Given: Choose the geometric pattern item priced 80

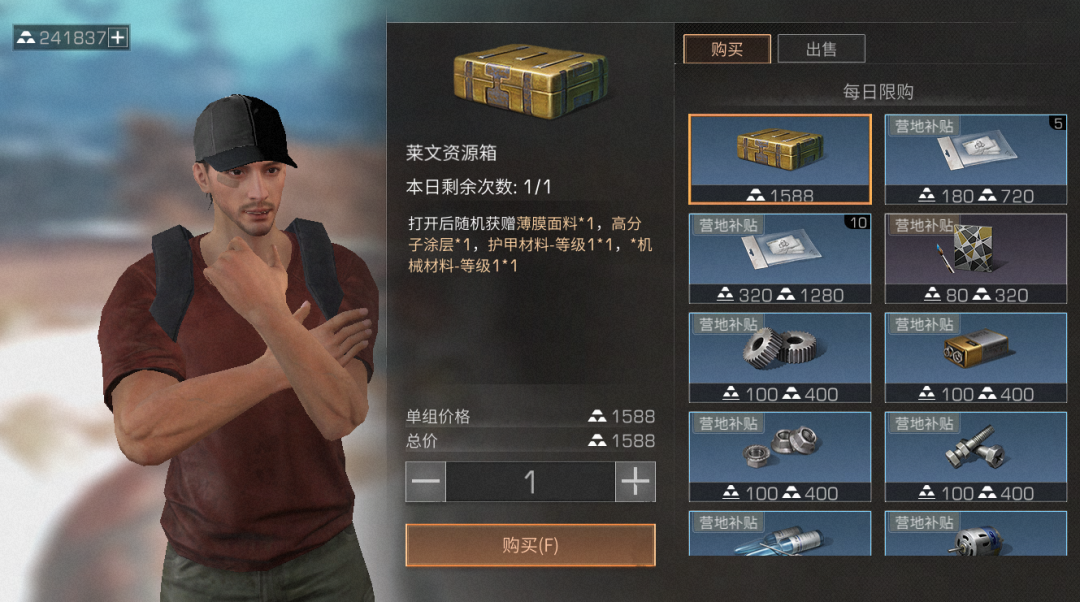Looking at the screenshot, I should click(975, 258).
